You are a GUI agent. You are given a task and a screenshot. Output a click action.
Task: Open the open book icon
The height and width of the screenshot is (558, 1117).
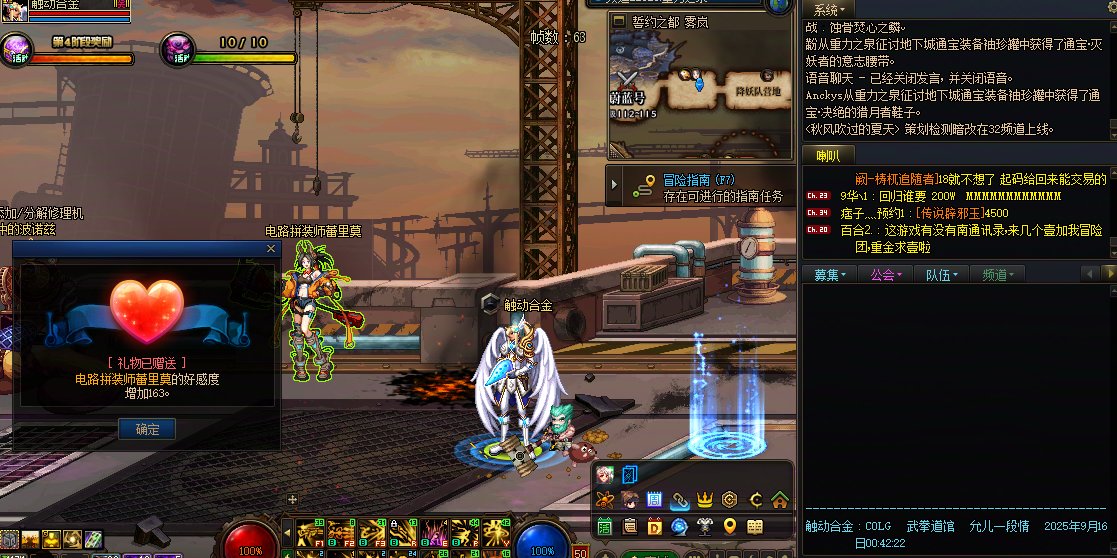click(x=755, y=526)
